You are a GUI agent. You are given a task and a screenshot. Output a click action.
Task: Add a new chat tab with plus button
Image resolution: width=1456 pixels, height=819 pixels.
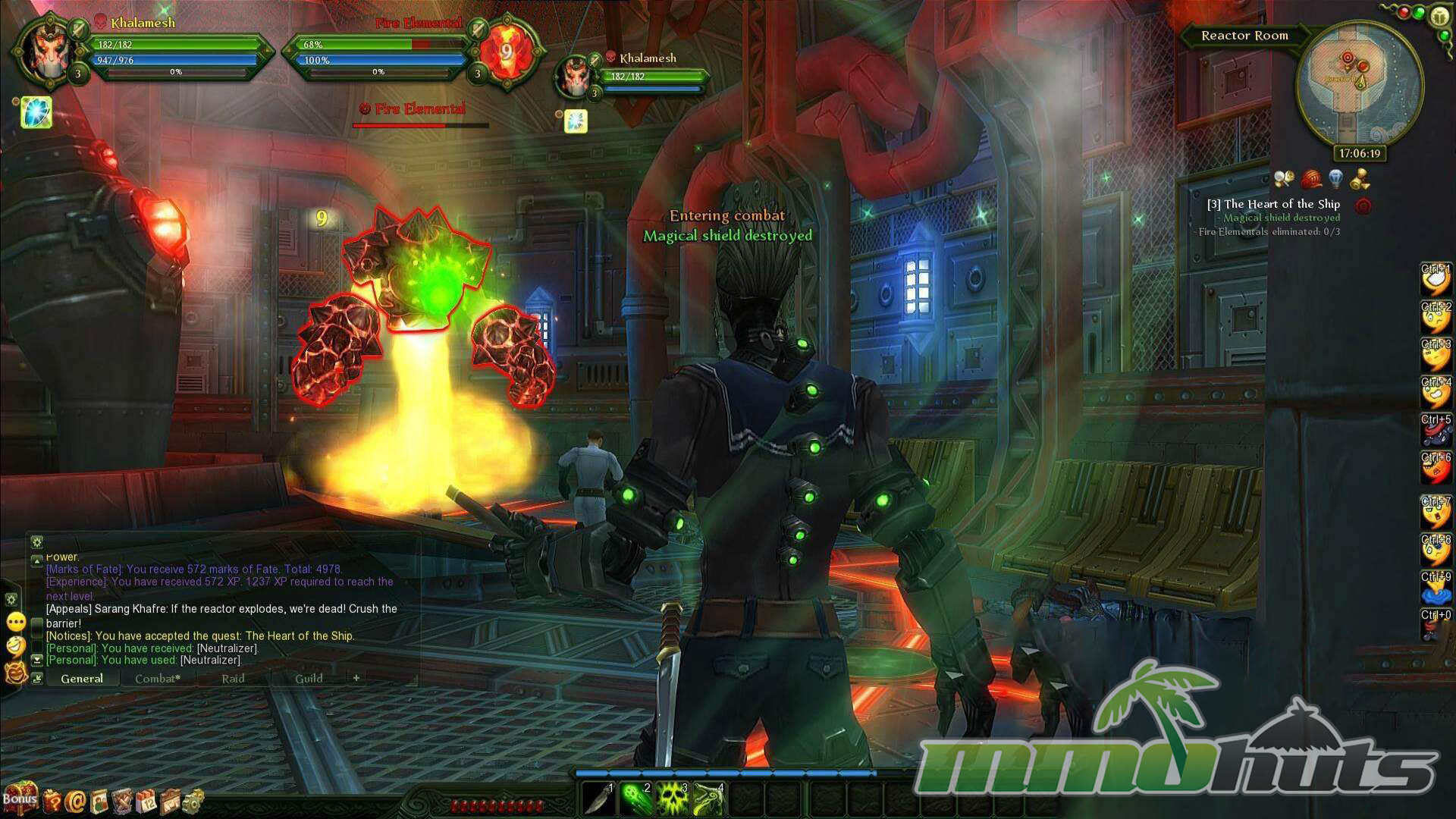[356, 678]
